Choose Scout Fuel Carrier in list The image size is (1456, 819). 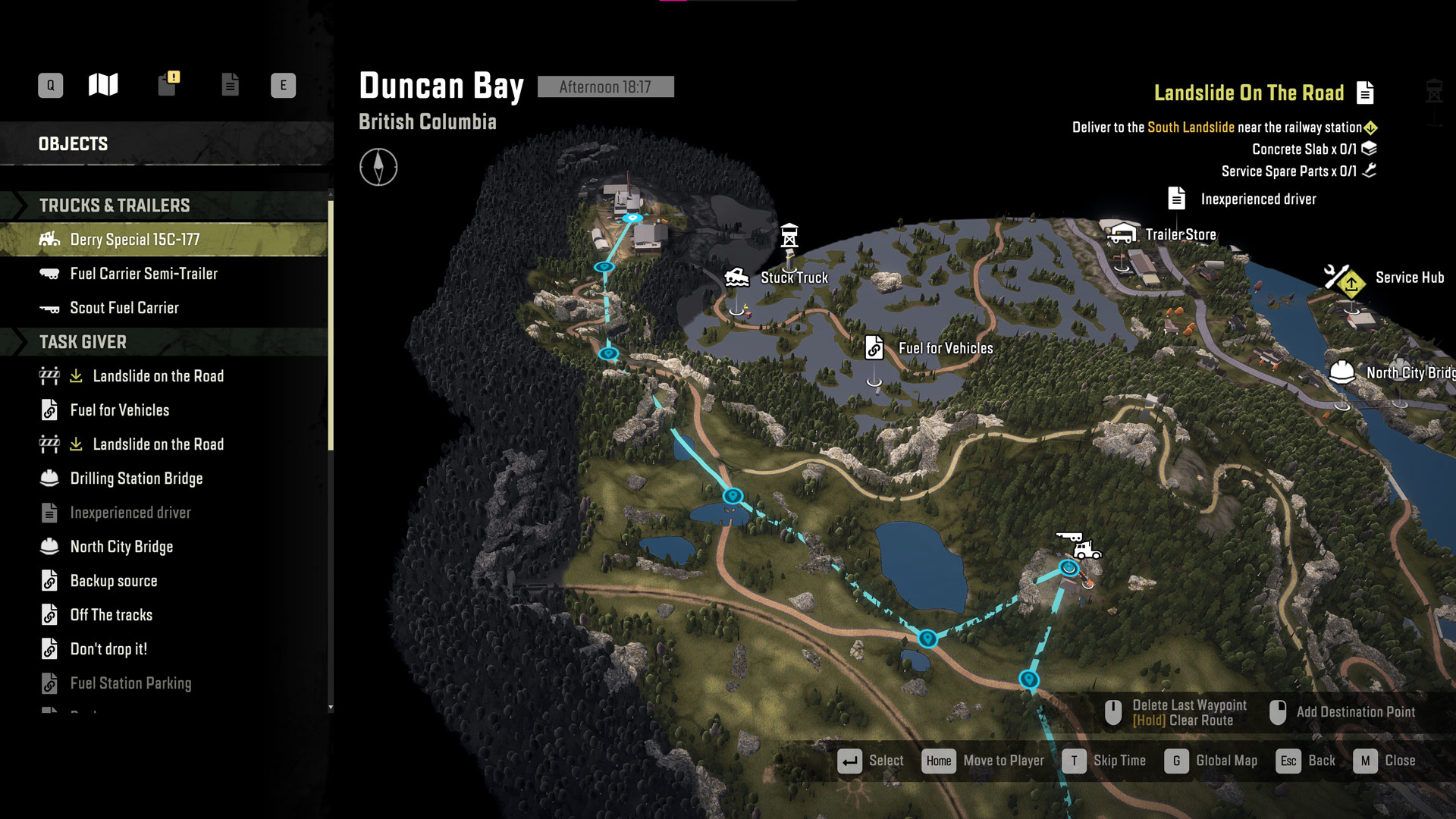point(124,308)
